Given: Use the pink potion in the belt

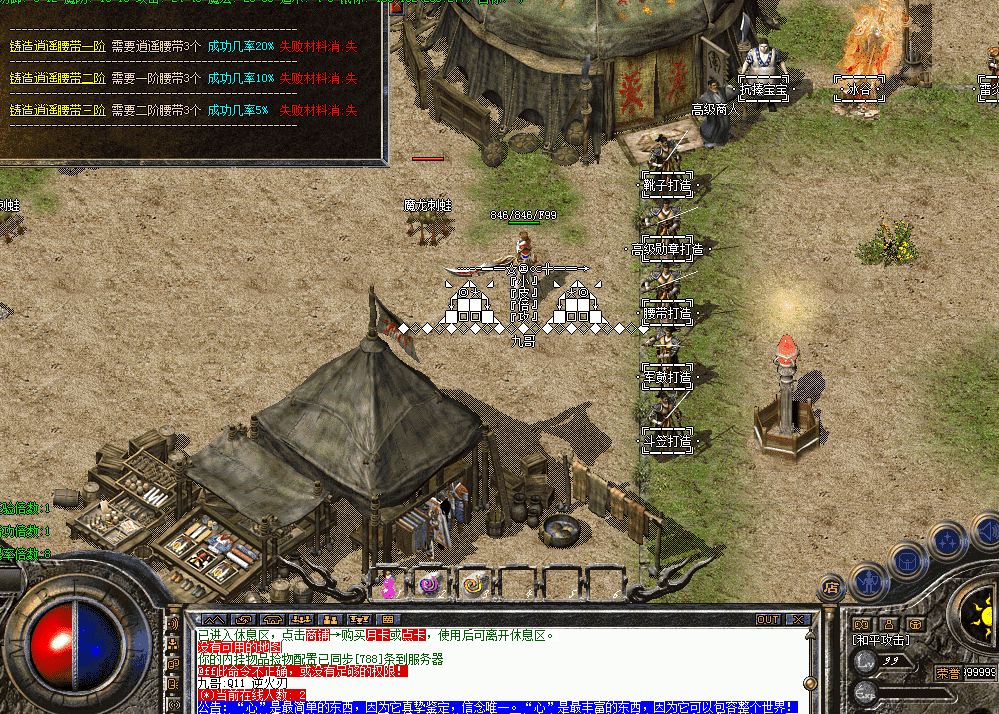Looking at the screenshot, I should pyautogui.click(x=388, y=585).
